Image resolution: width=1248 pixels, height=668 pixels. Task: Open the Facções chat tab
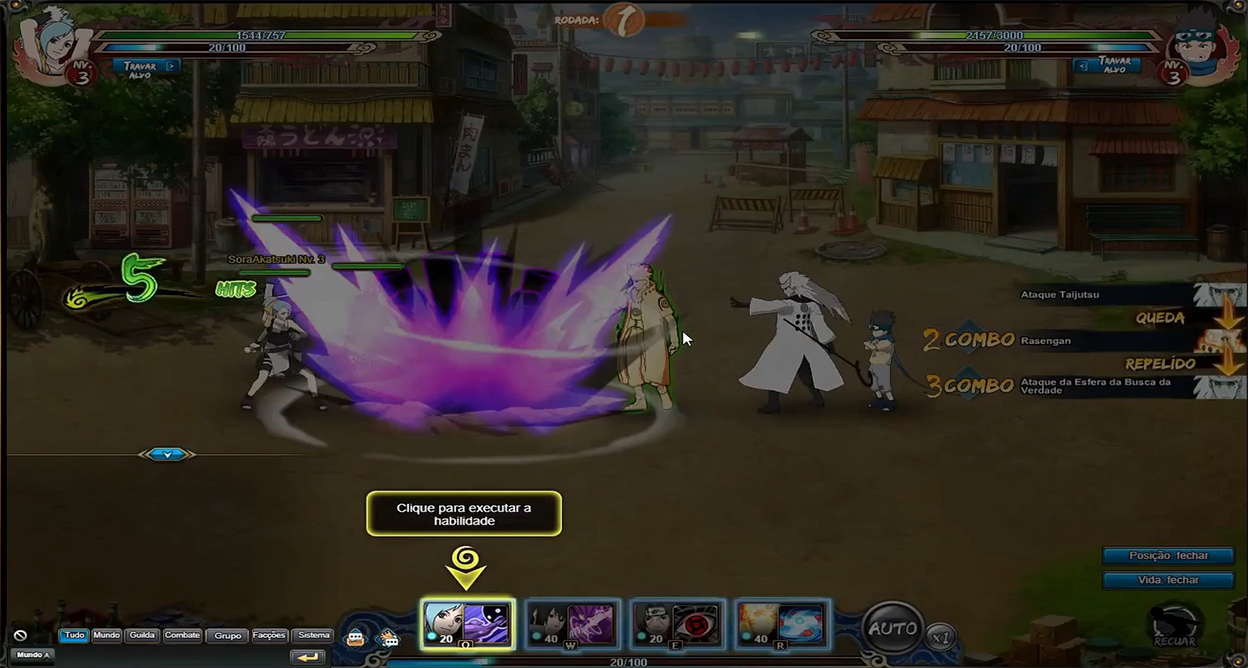269,635
